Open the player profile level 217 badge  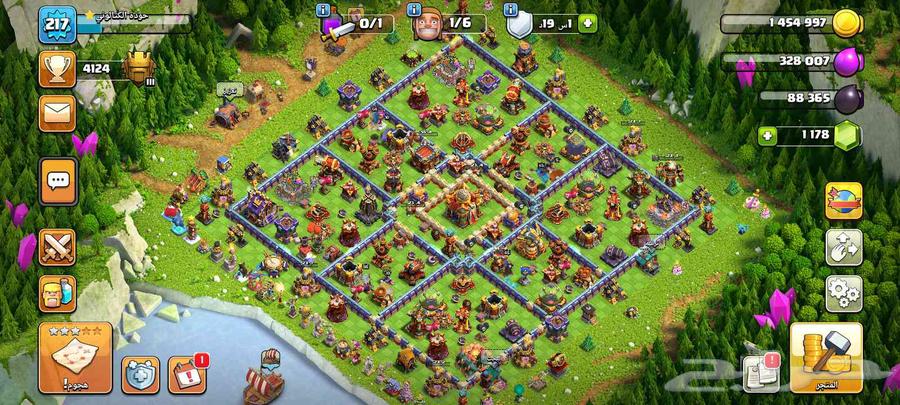[x=57, y=24]
